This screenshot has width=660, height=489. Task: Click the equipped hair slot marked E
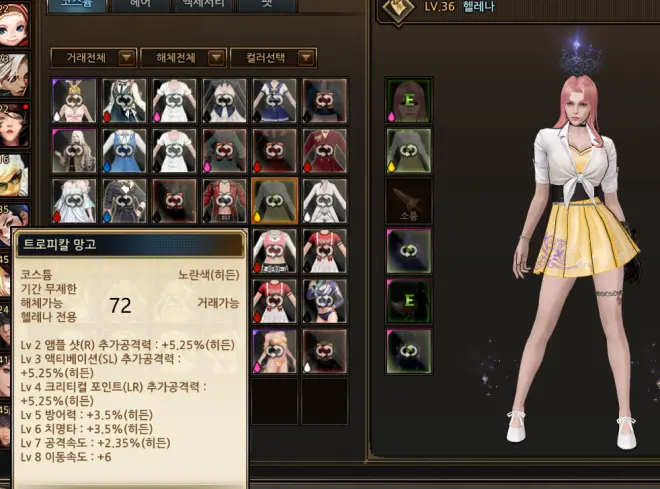pyautogui.click(x=408, y=100)
